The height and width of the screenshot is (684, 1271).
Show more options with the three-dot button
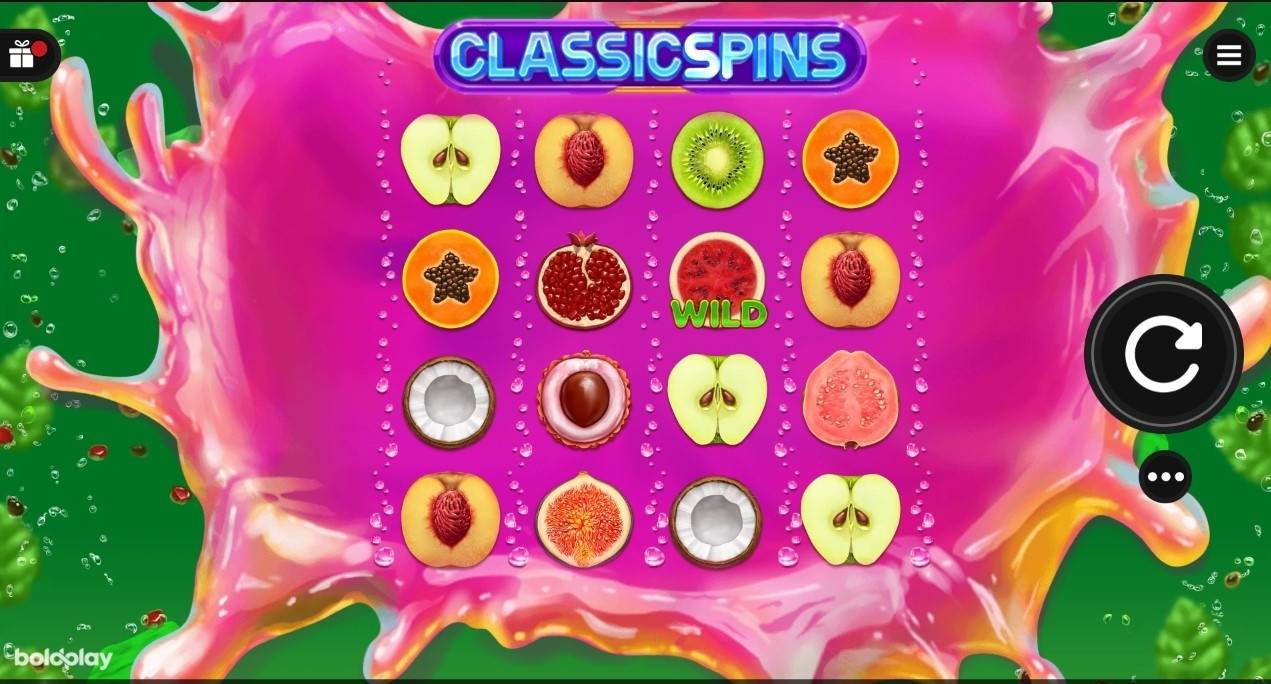1165,477
